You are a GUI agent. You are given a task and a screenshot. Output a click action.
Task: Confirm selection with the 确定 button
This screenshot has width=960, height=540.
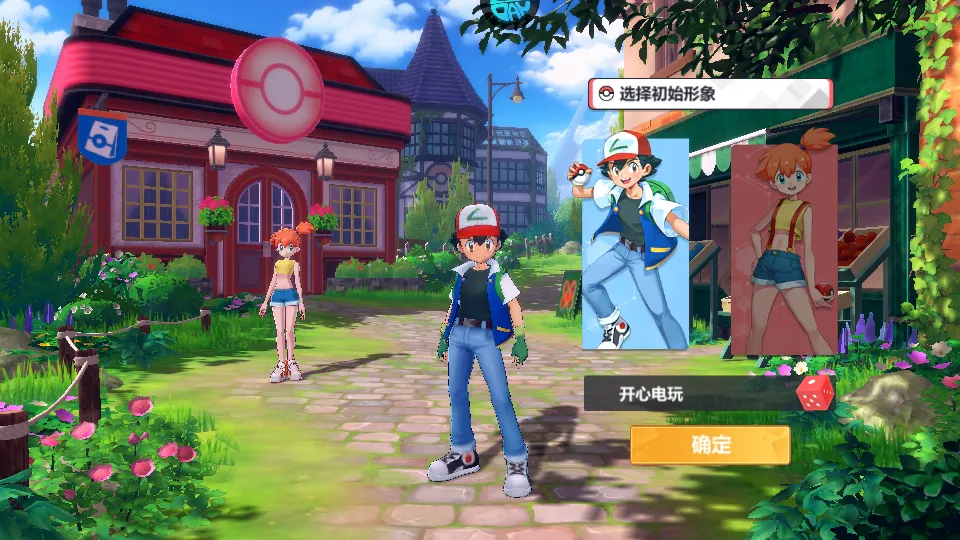tap(710, 445)
